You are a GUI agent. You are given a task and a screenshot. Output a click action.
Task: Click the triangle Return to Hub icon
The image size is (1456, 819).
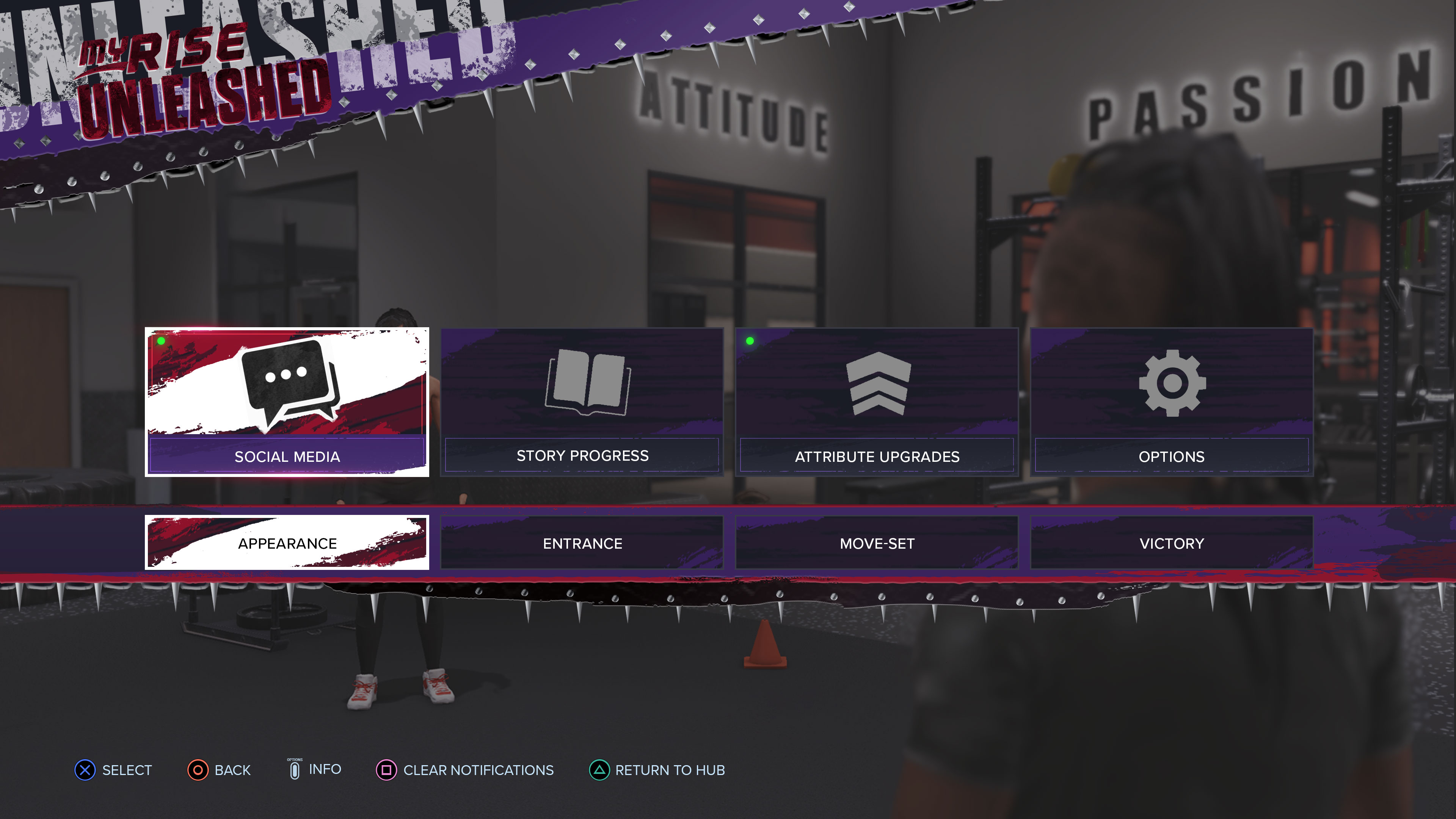pos(599,770)
